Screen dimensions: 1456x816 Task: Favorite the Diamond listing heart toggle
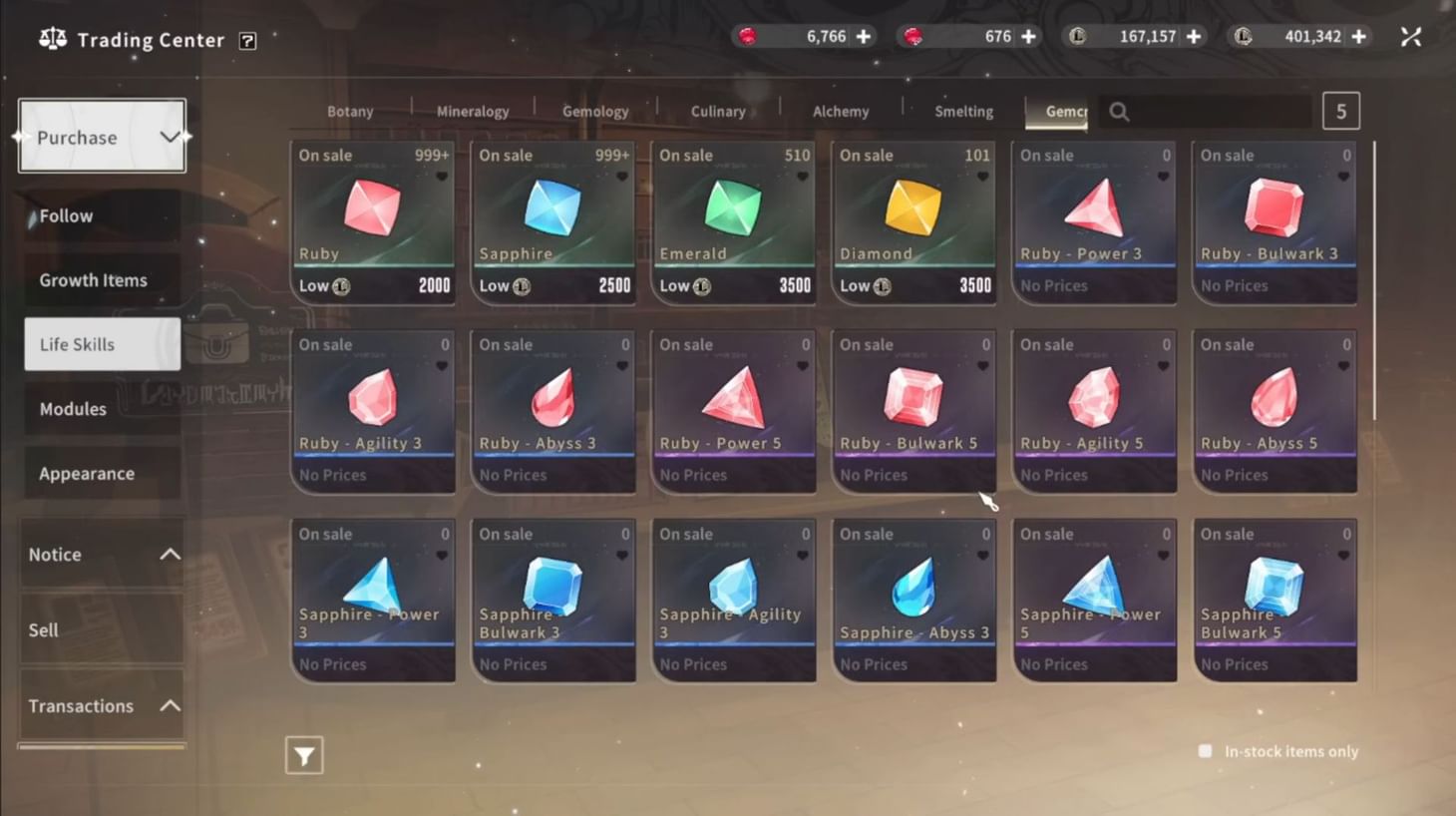pyautogui.click(x=983, y=176)
